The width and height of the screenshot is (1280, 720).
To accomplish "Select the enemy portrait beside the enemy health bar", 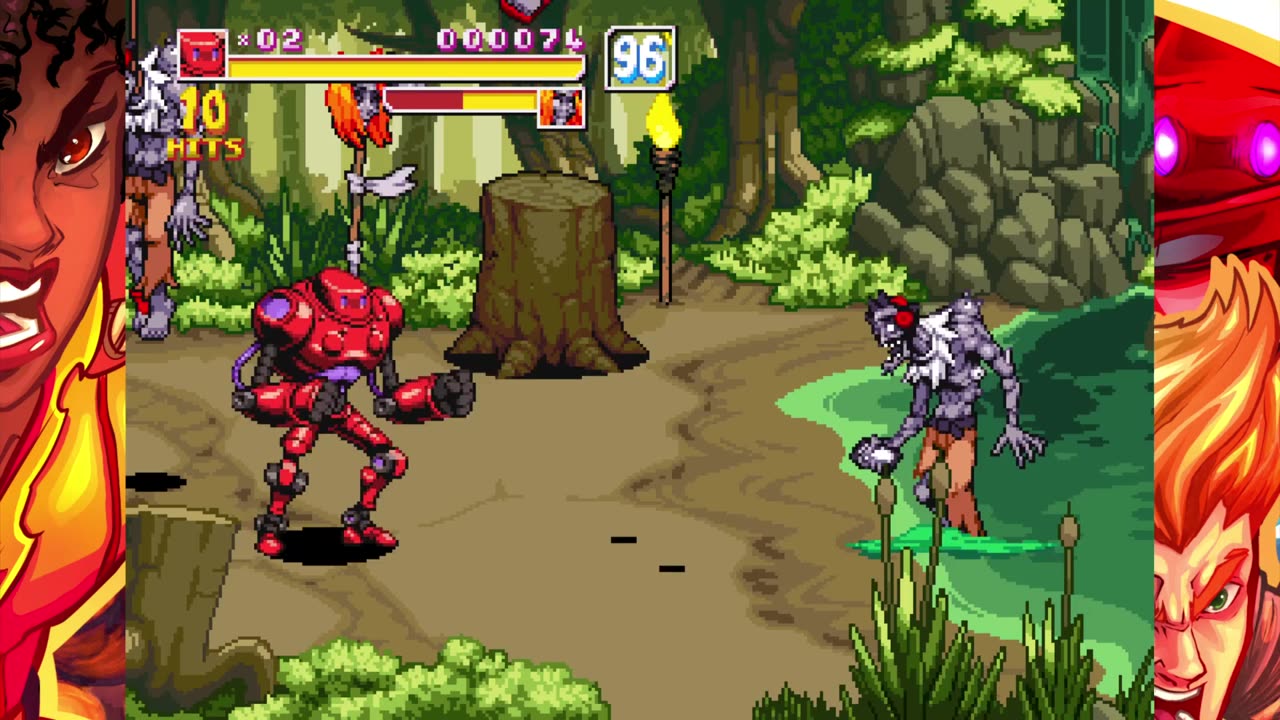I will (561, 107).
